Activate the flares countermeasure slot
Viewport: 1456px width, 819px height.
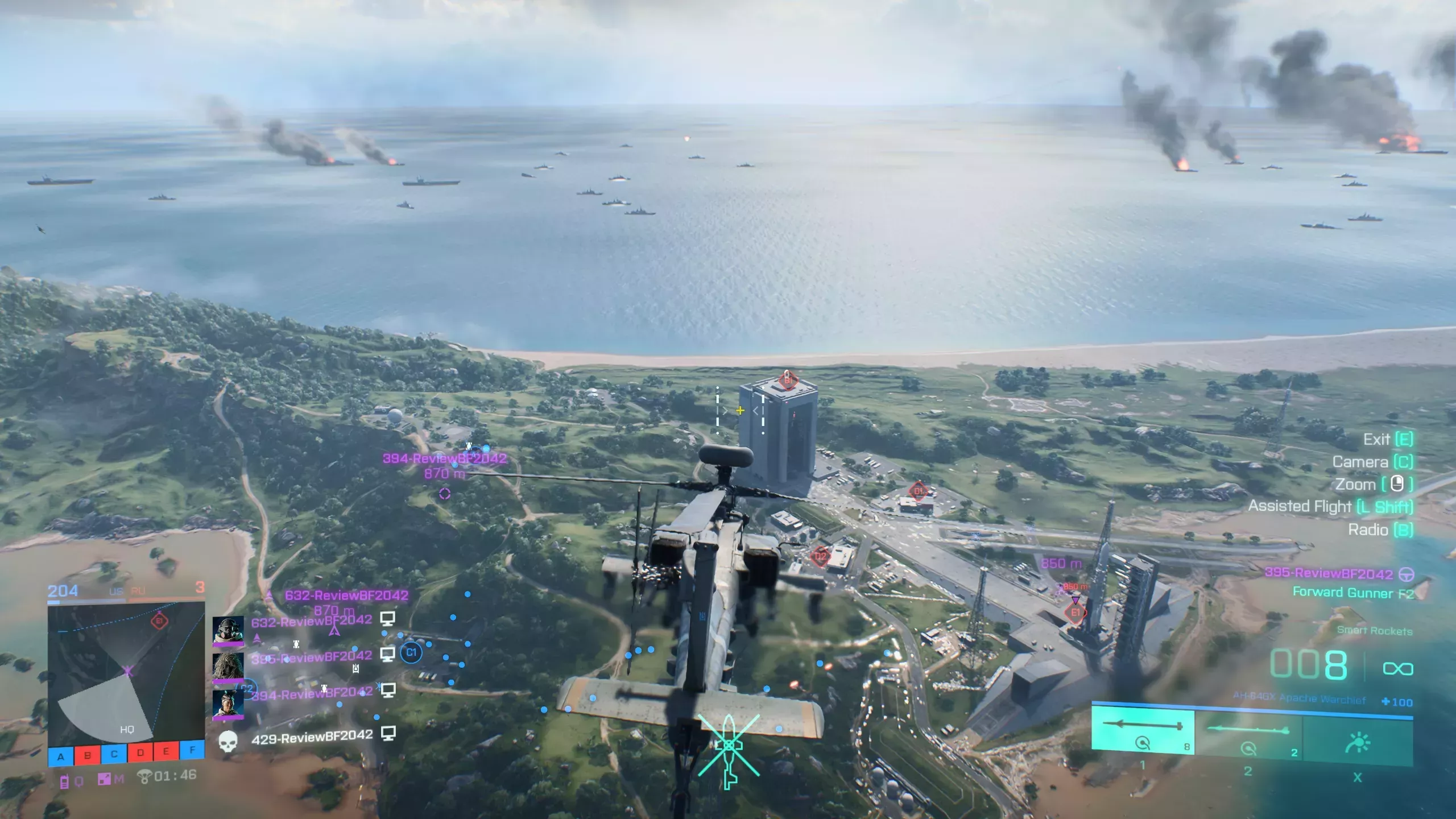(1358, 742)
